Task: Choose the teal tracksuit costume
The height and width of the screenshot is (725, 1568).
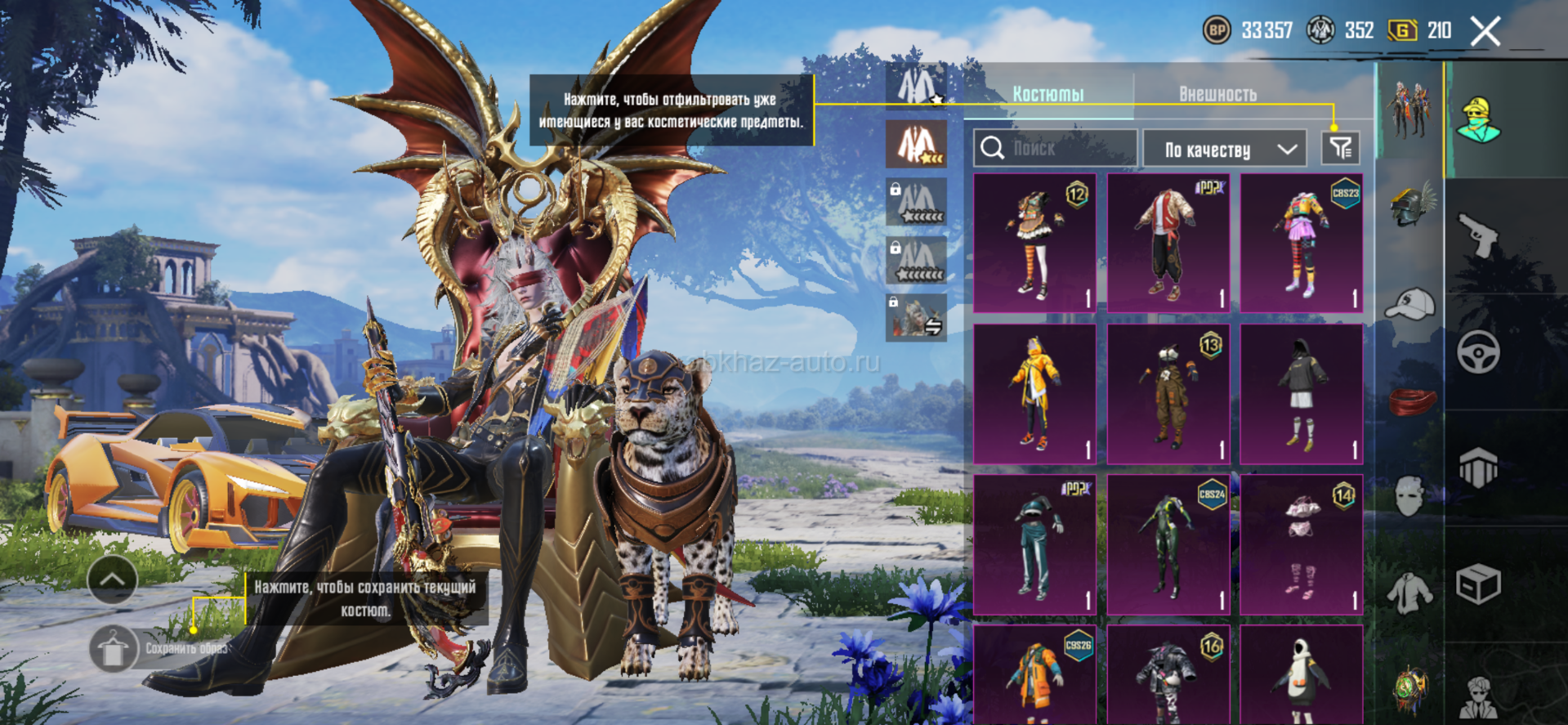Action: tap(1034, 544)
